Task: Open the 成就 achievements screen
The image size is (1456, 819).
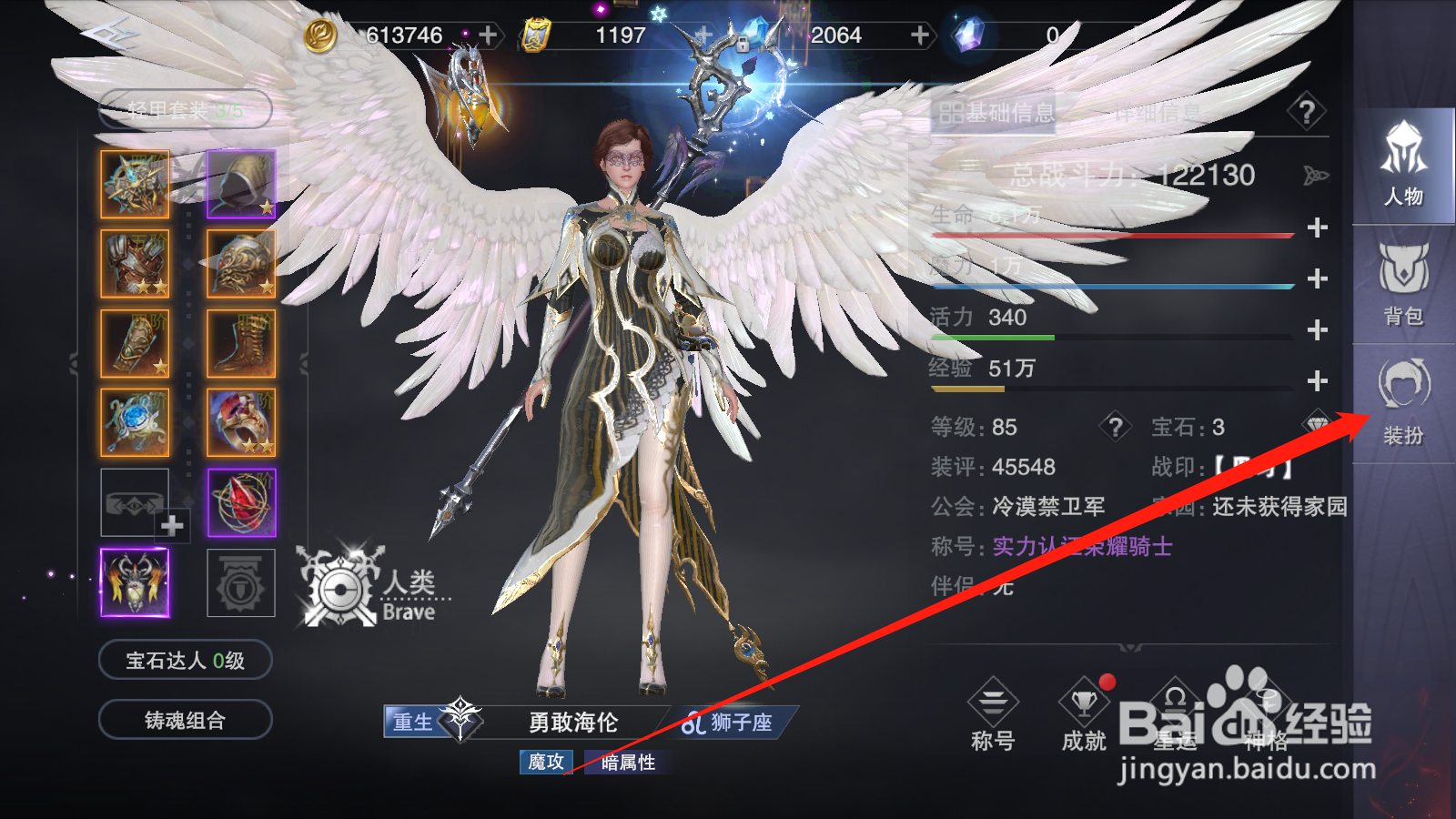Action: [x=1083, y=719]
